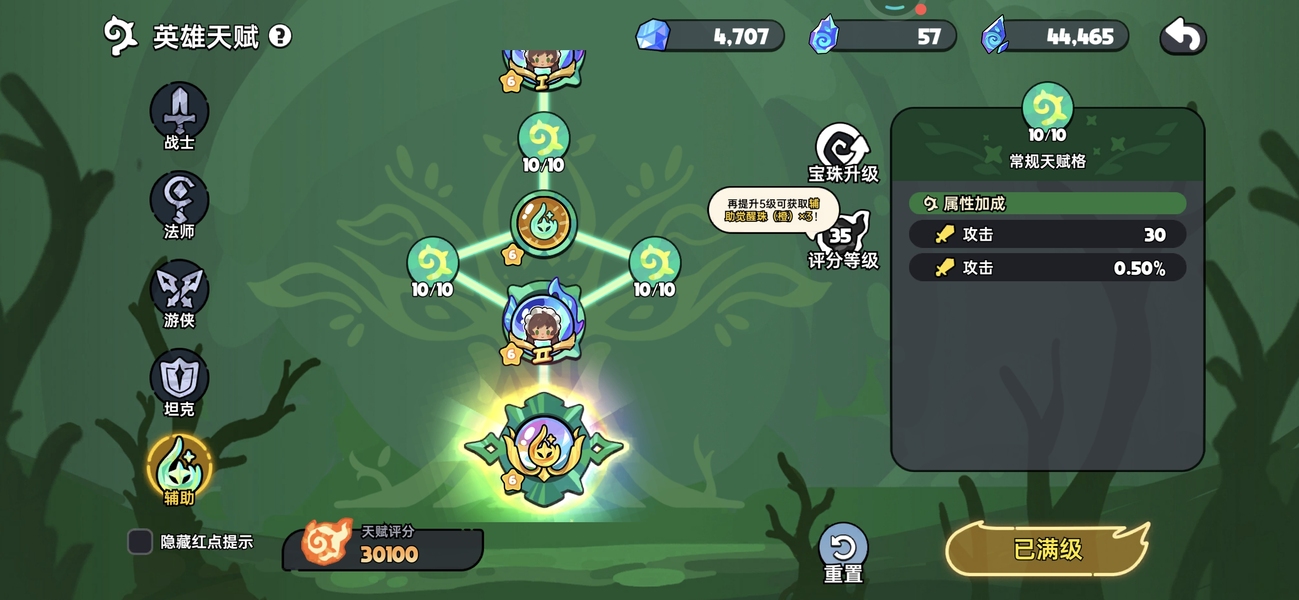Image resolution: width=1299 pixels, height=600 pixels.
Task: Click the 已满级 max level button
Action: point(1047,549)
